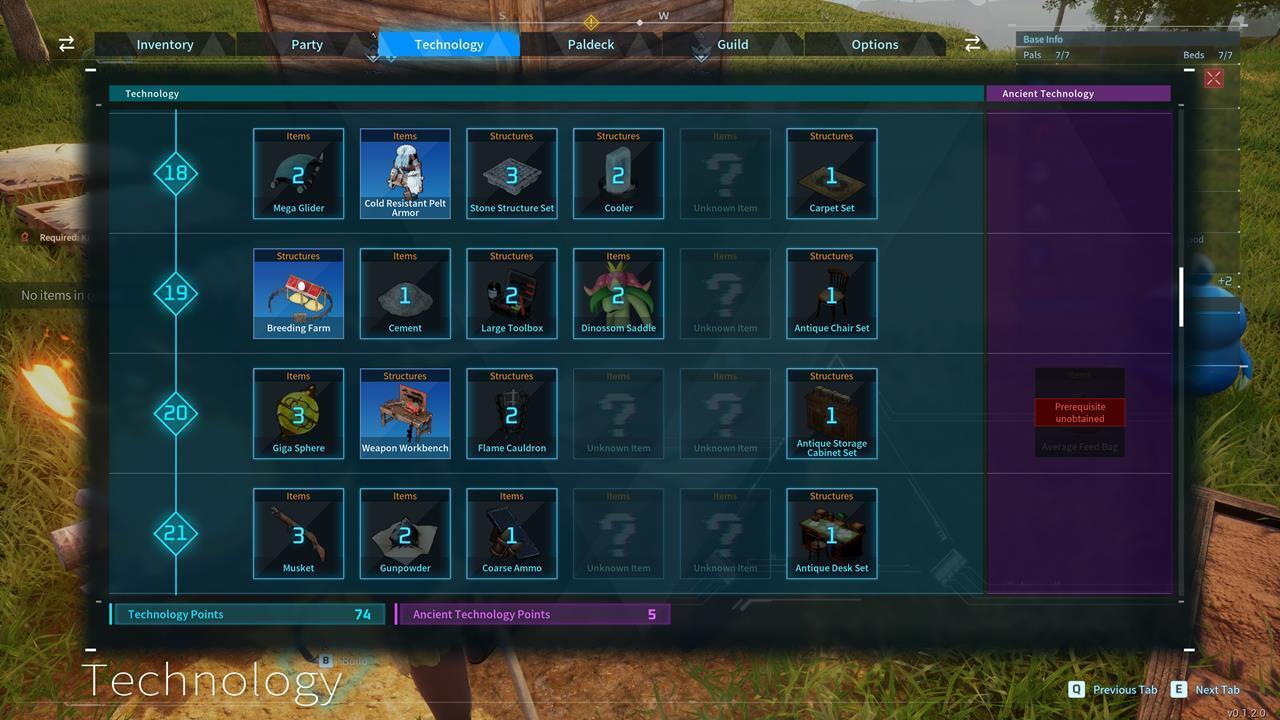Select the Antique Desk Set structure
Screen dimensions: 1280x720
point(831,533)
